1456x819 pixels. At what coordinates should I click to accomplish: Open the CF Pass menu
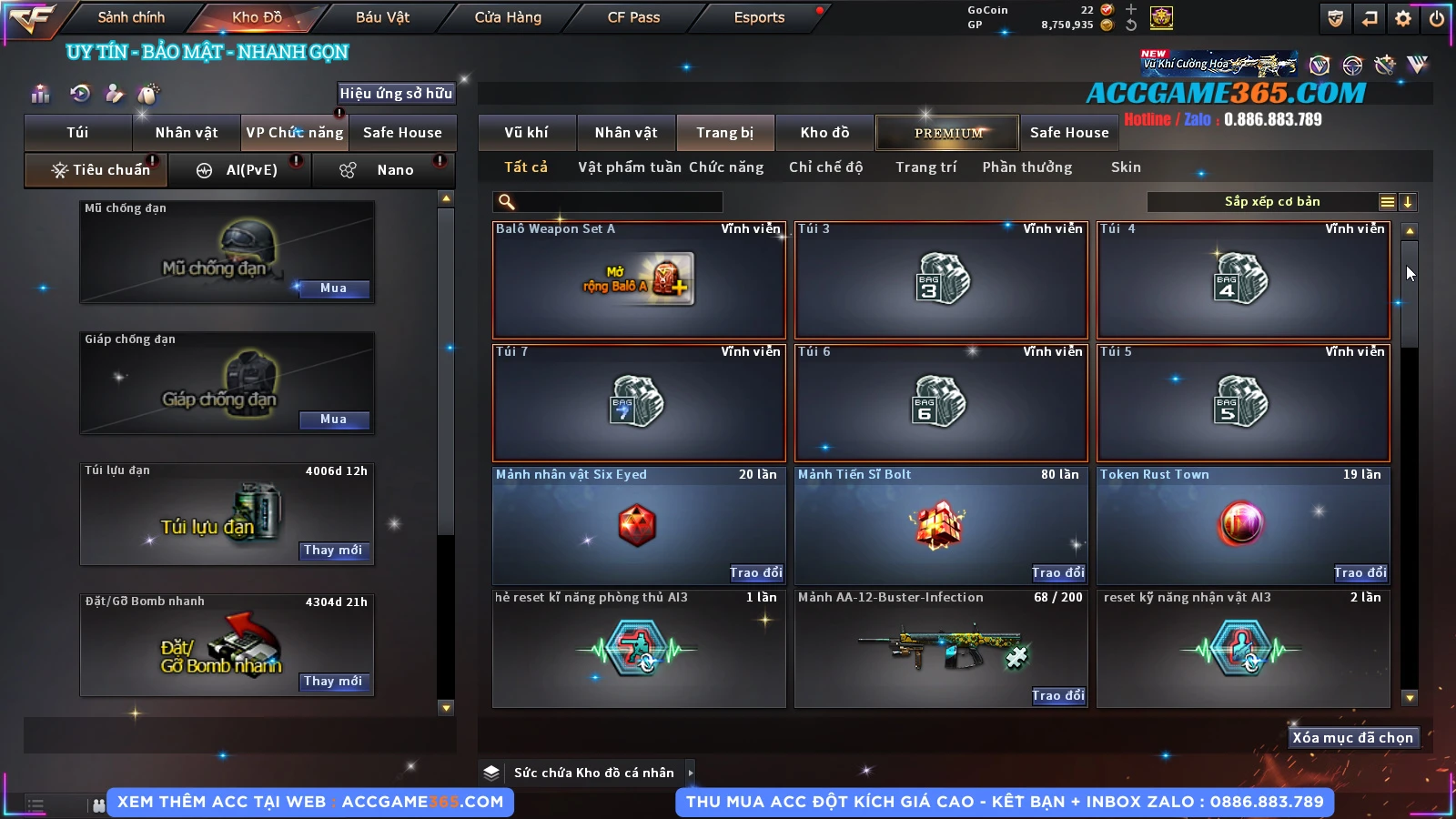pos(633,17)
